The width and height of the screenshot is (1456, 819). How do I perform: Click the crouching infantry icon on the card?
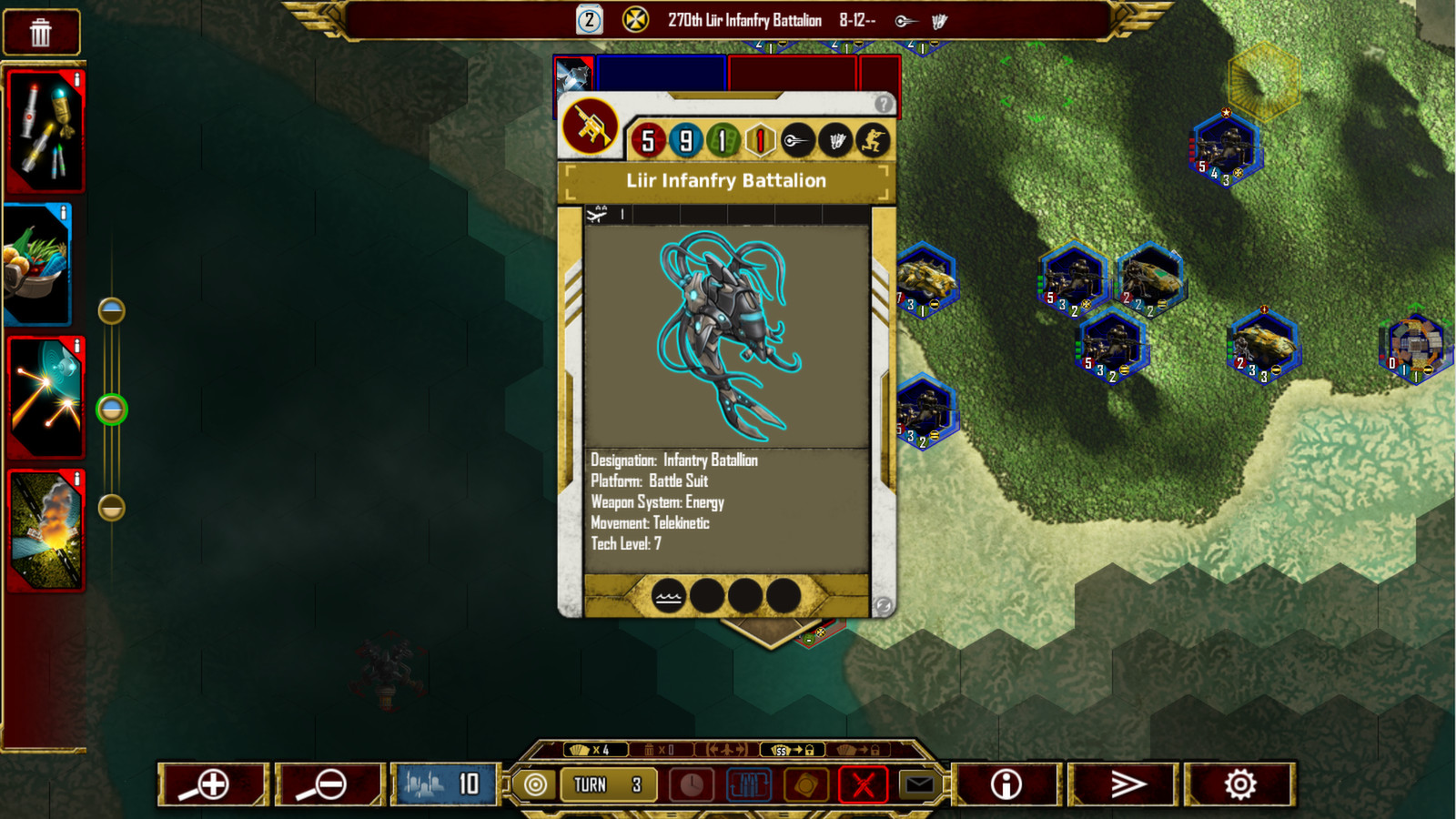[x=873, y=138]
